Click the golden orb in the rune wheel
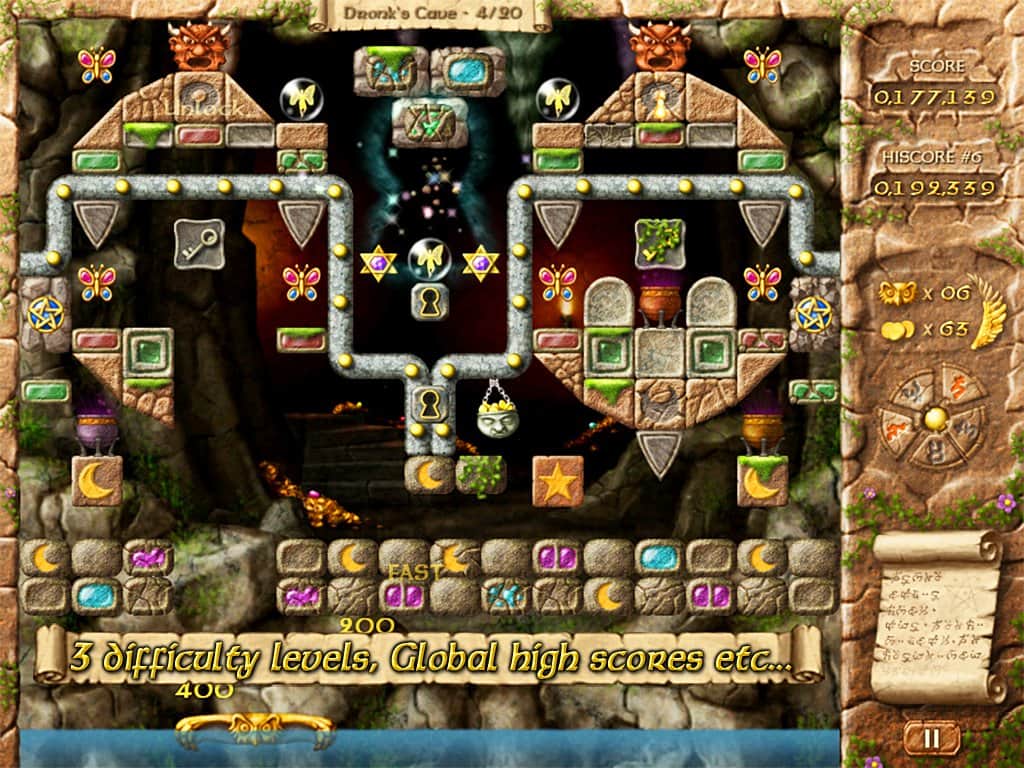 [x=935, y=419]
